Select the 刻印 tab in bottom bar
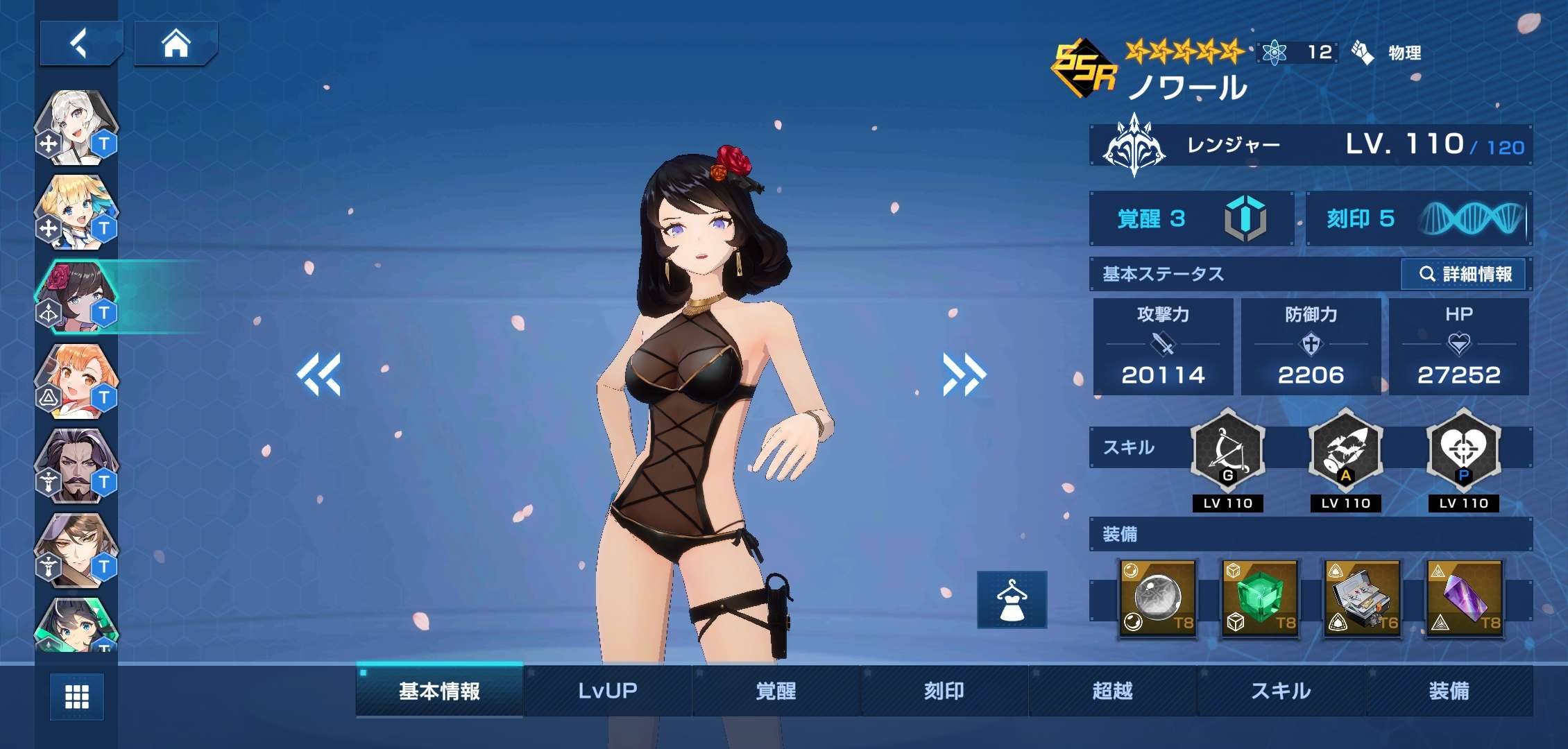Viewport: 1568px width, 749px height. point(944,691)
